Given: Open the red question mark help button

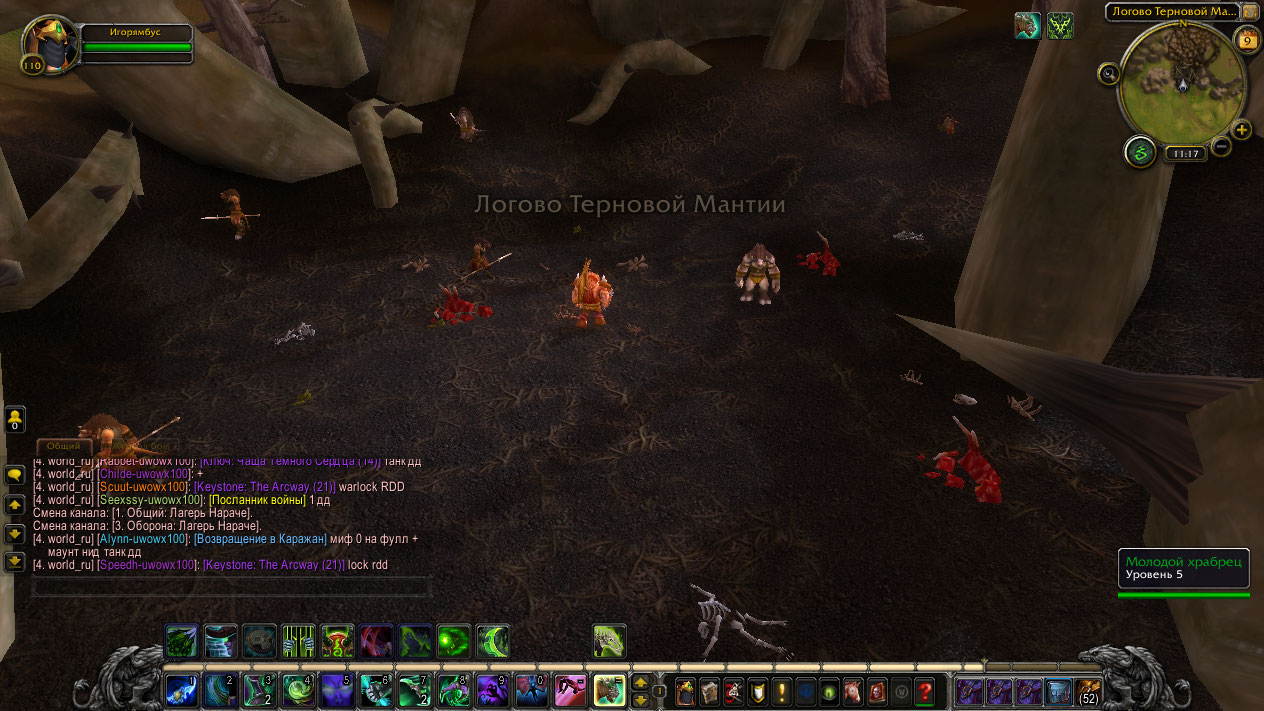Looking at the screenshot, I should (x=925, y=690).
